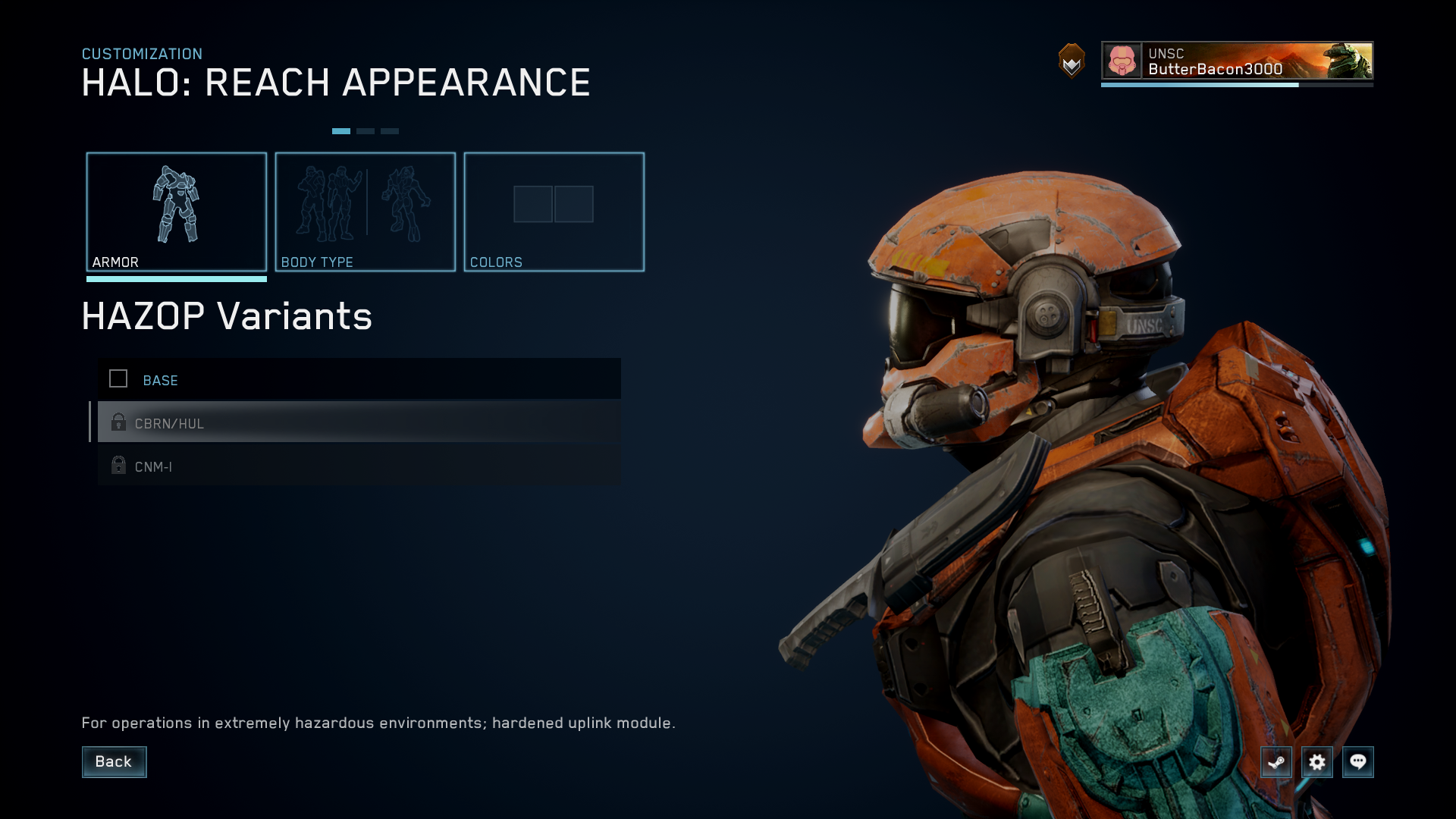This screenshot has width=1456, height=819.
Task: Select the Armor category icon
Action: [177, 205]
